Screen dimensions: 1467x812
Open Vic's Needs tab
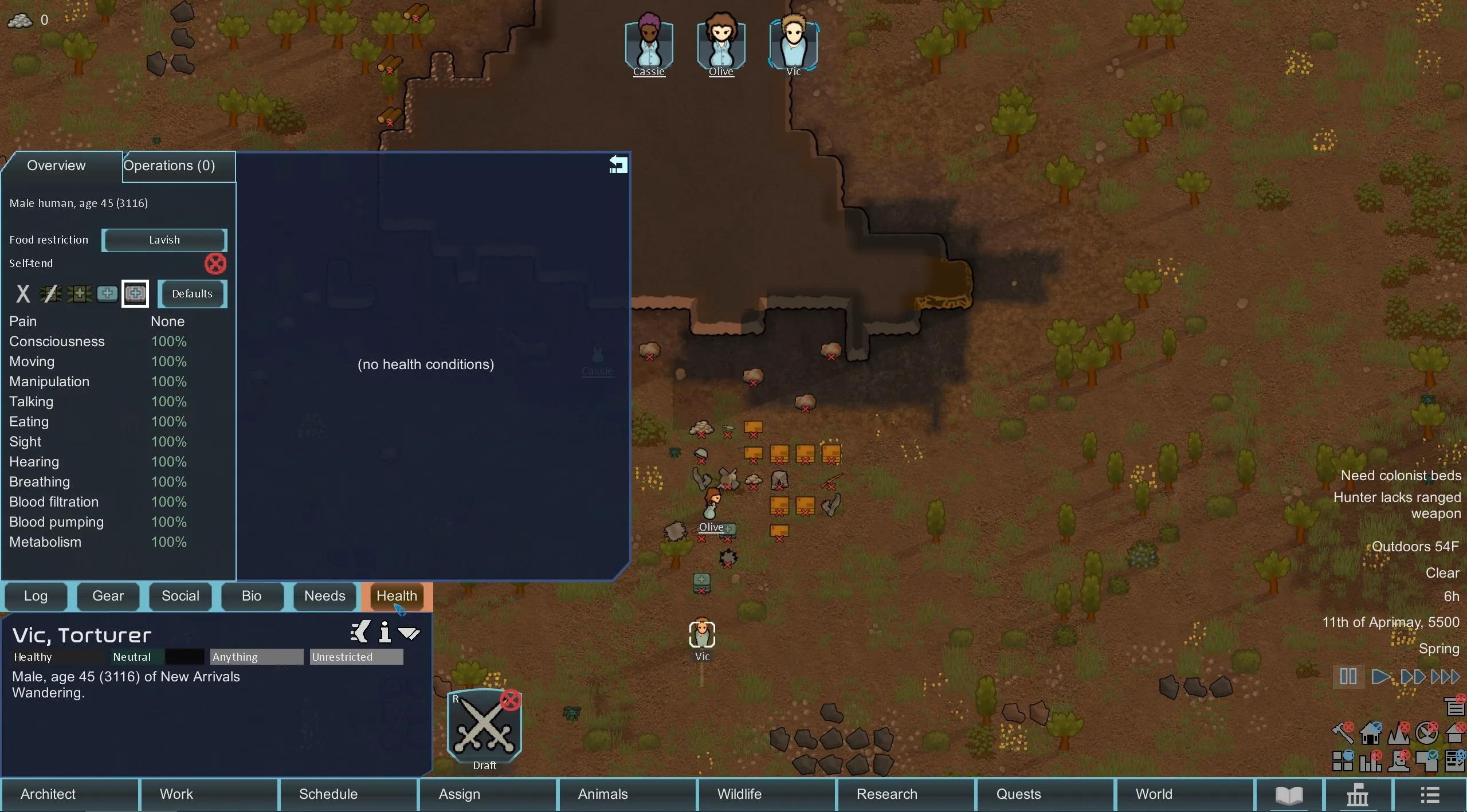pyautogui.click(x=324, y=596)
